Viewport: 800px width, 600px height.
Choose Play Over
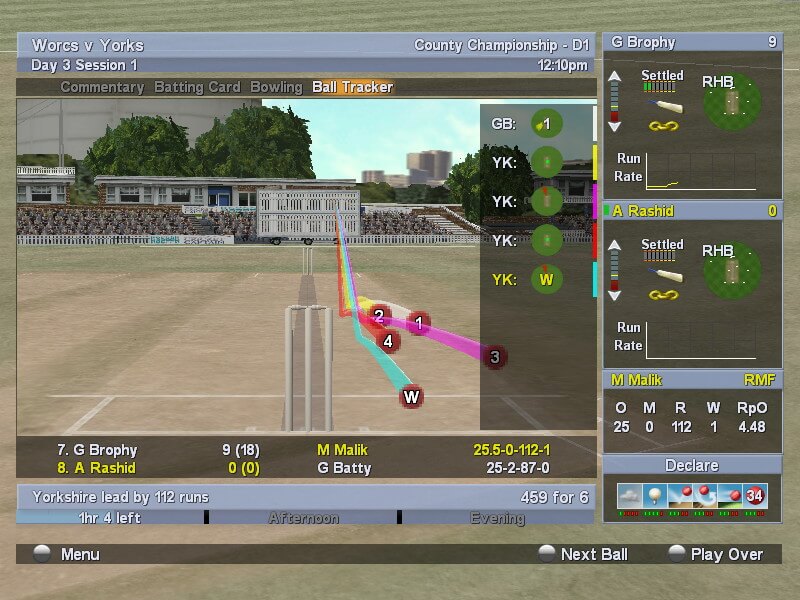point(714,554)
